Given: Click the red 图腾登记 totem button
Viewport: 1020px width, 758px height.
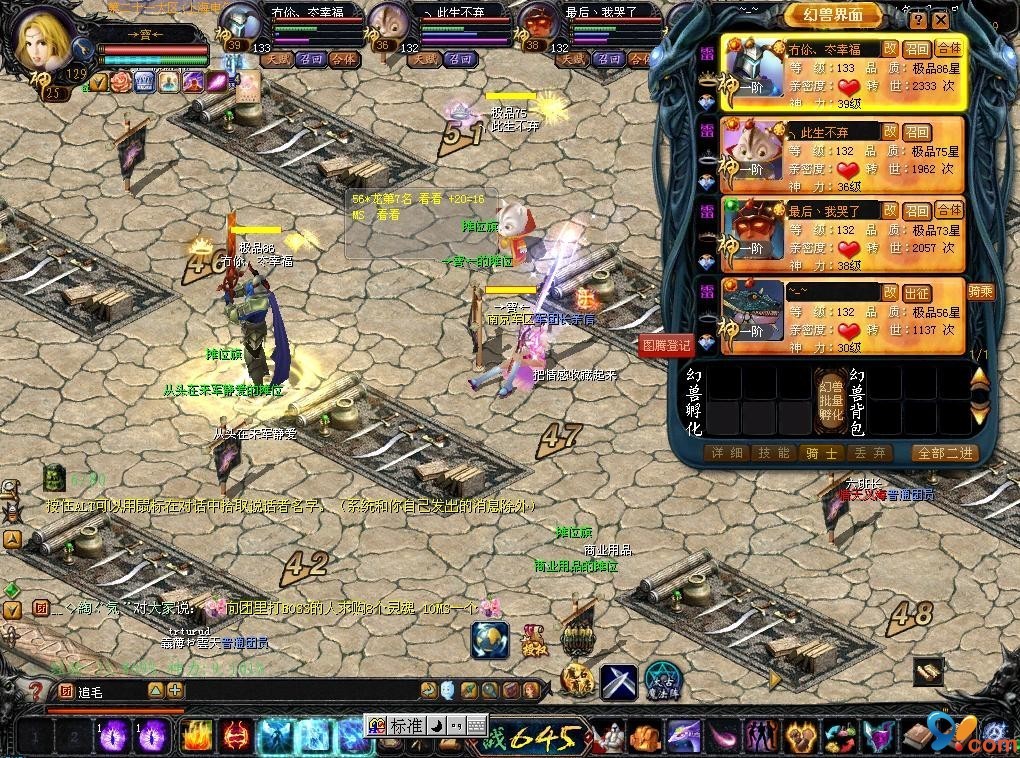Looking at the screenshot, I should (x=666, y=345).
